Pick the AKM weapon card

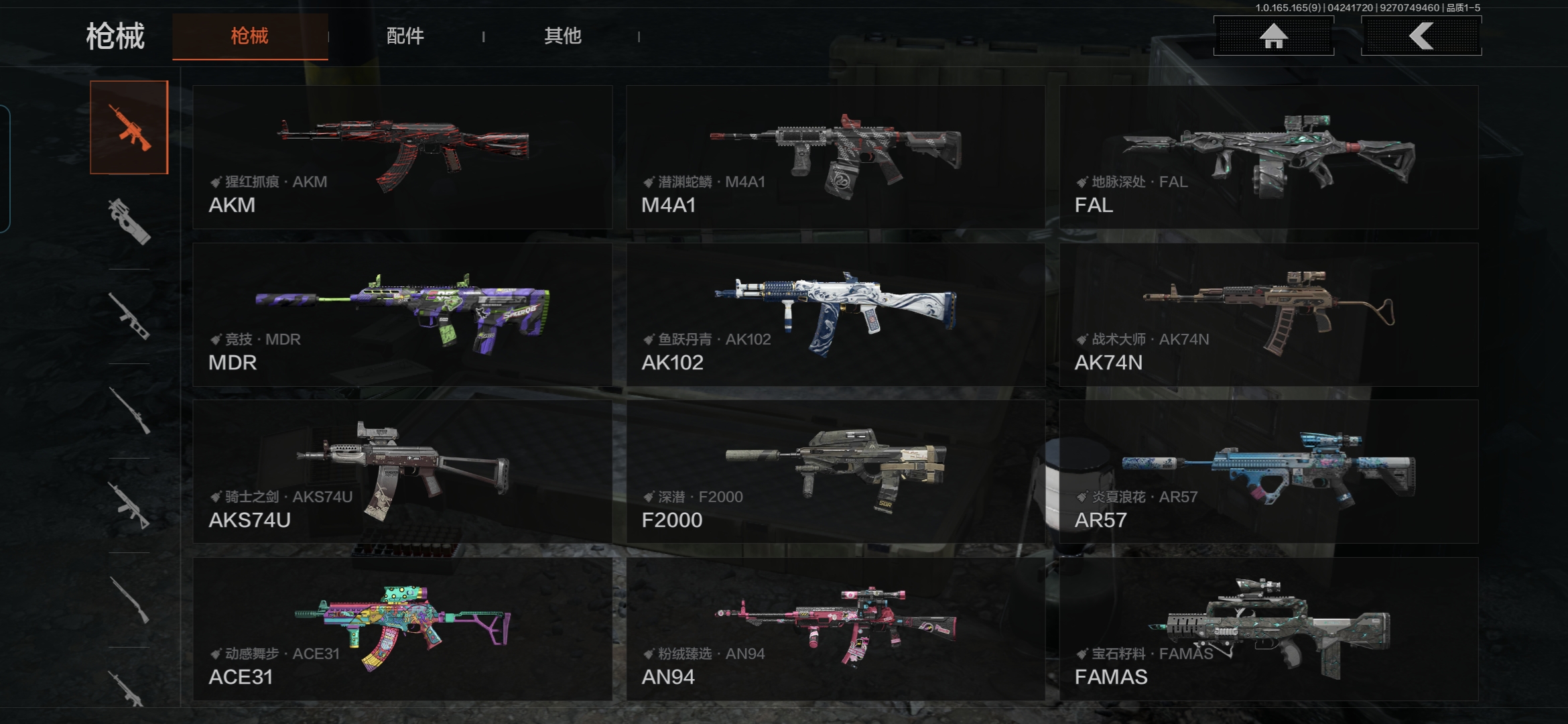pos(402,157)
